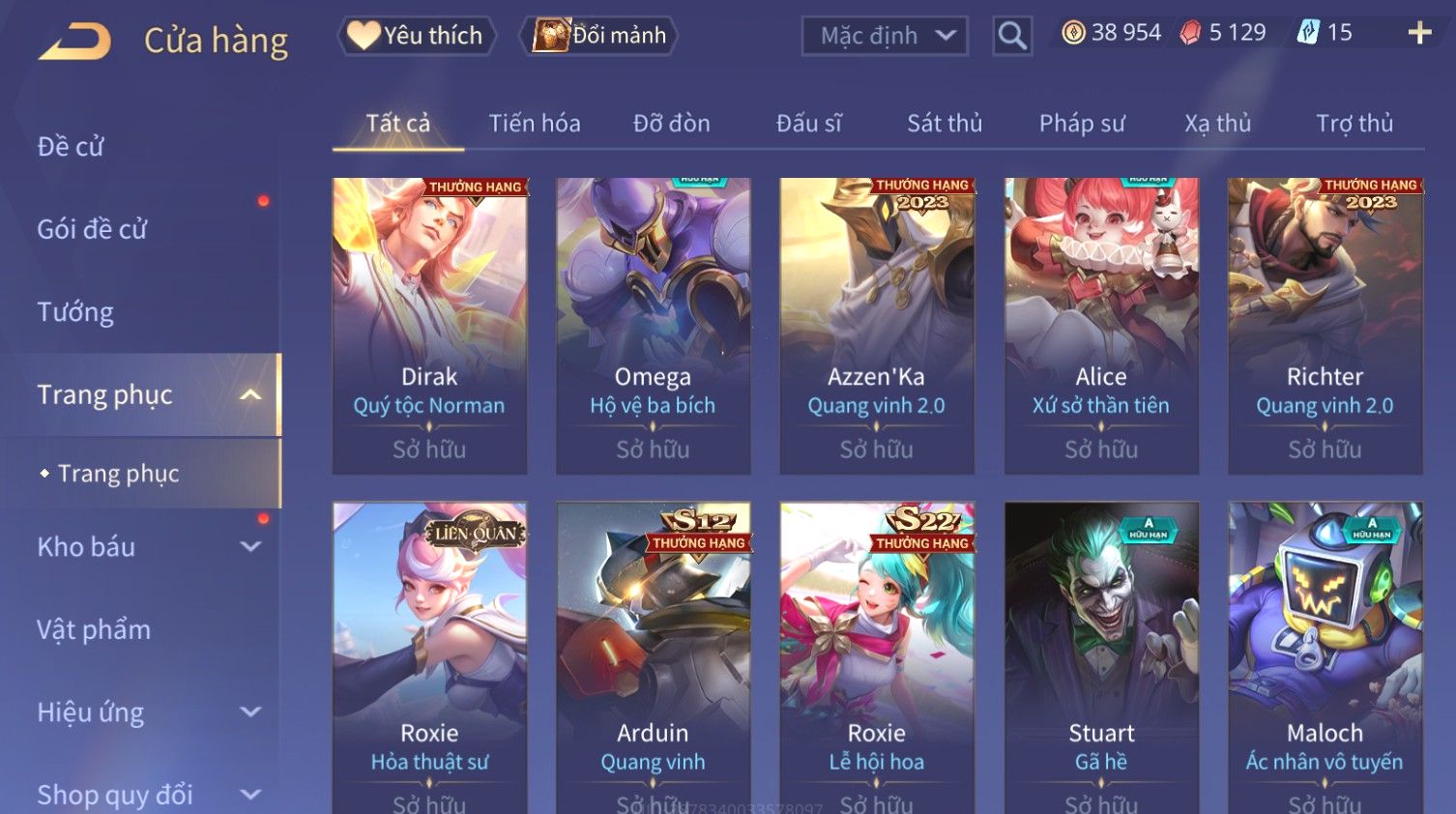Open the Vật phẩm items section

[94, 630]
